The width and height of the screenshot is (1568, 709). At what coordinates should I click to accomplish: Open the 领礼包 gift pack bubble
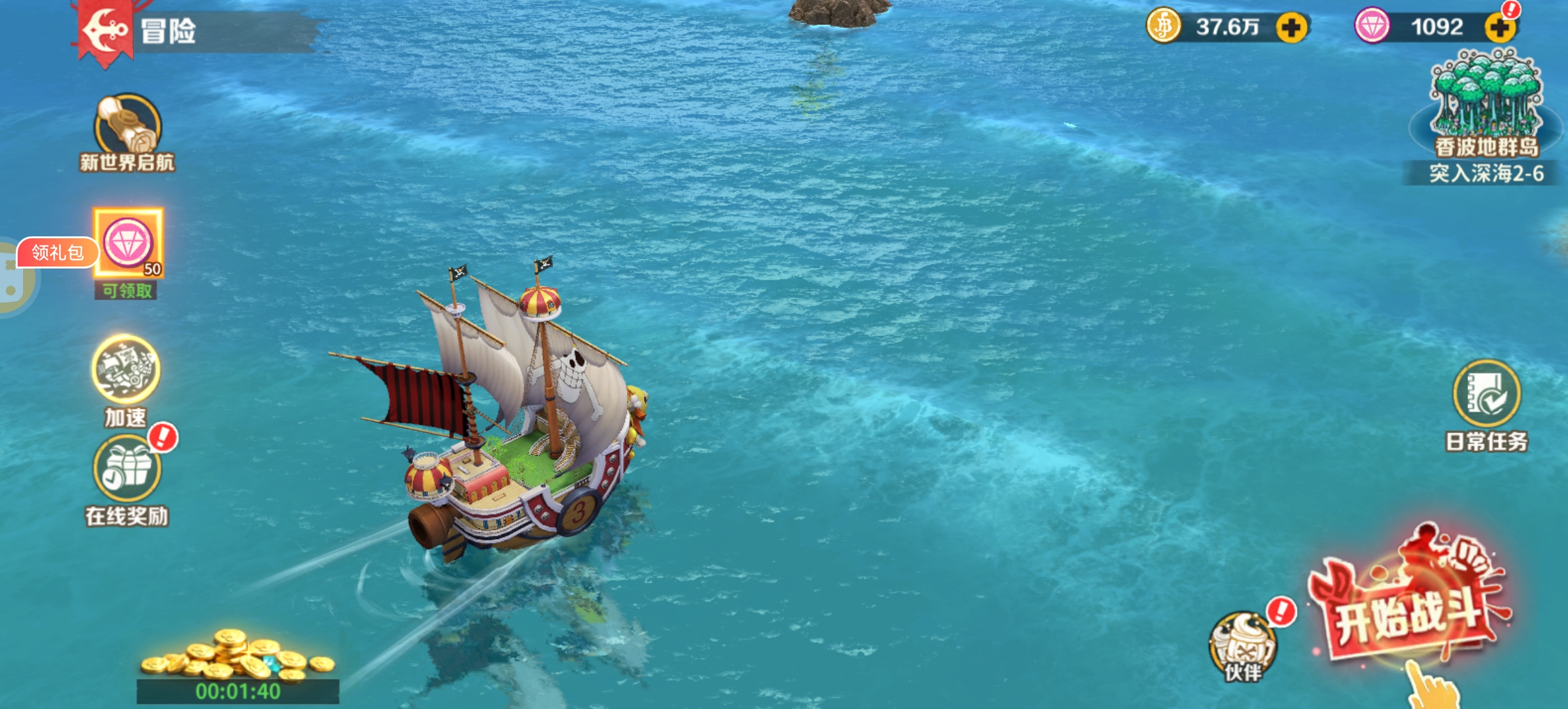click(58, 253)
